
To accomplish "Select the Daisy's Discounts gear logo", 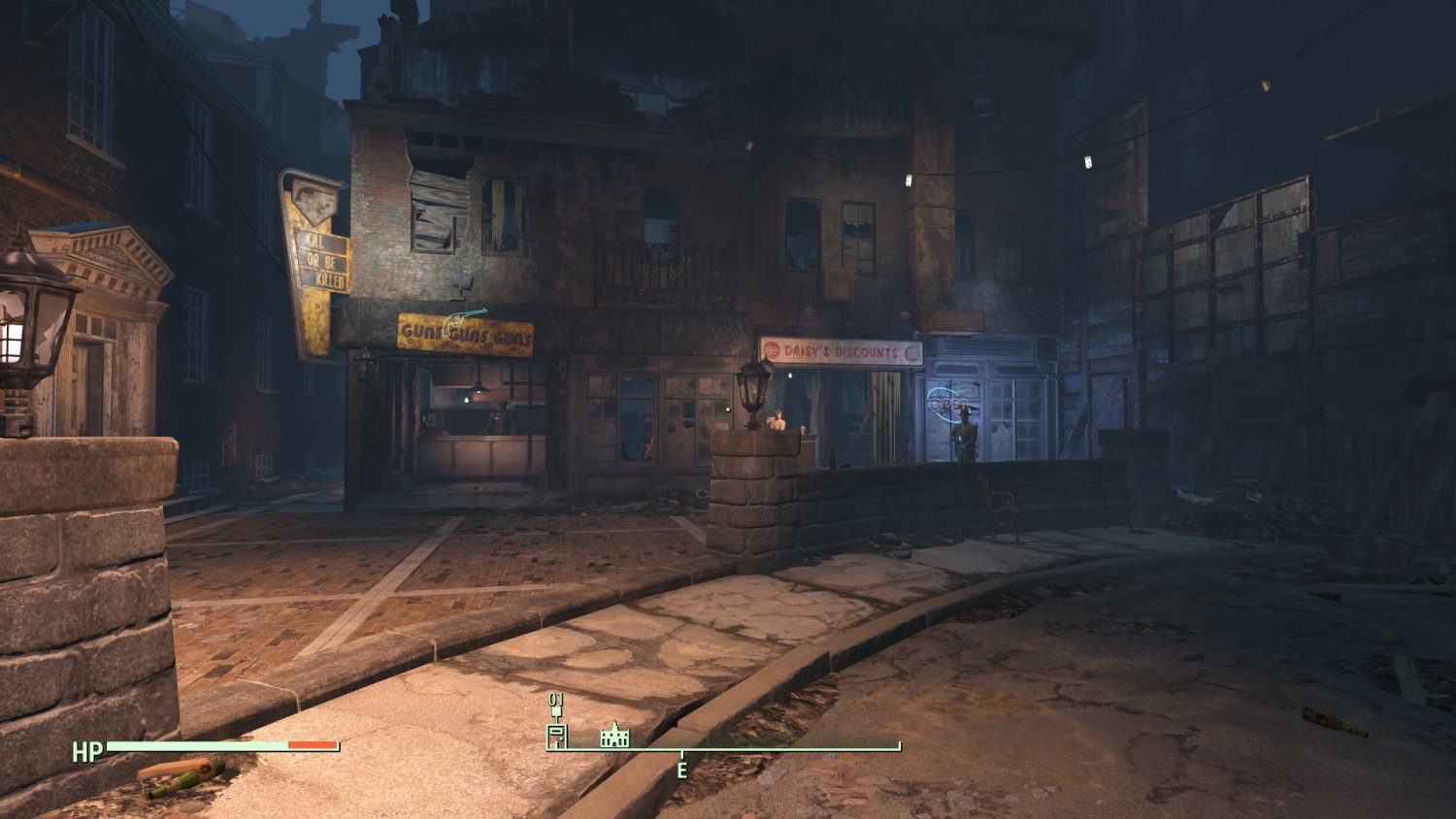I will point(773,350).
